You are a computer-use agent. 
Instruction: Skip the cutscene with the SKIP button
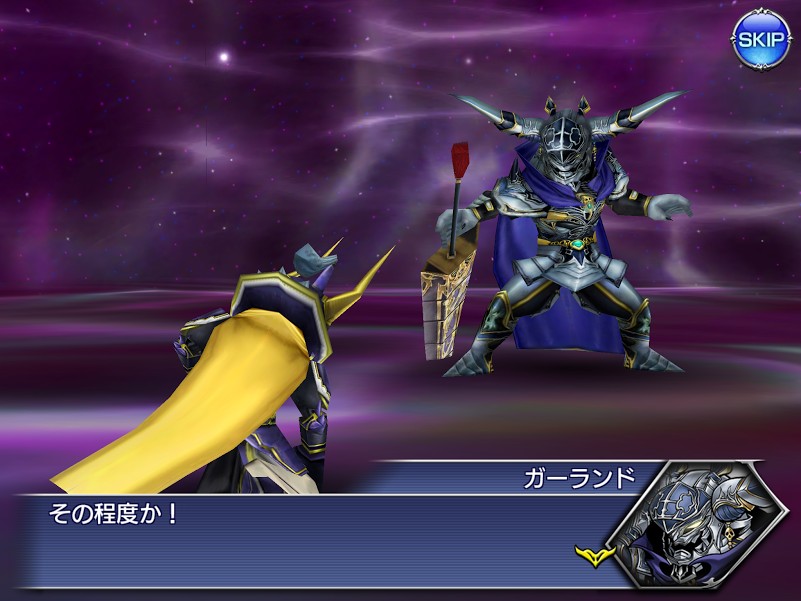(x=762, y=39)
